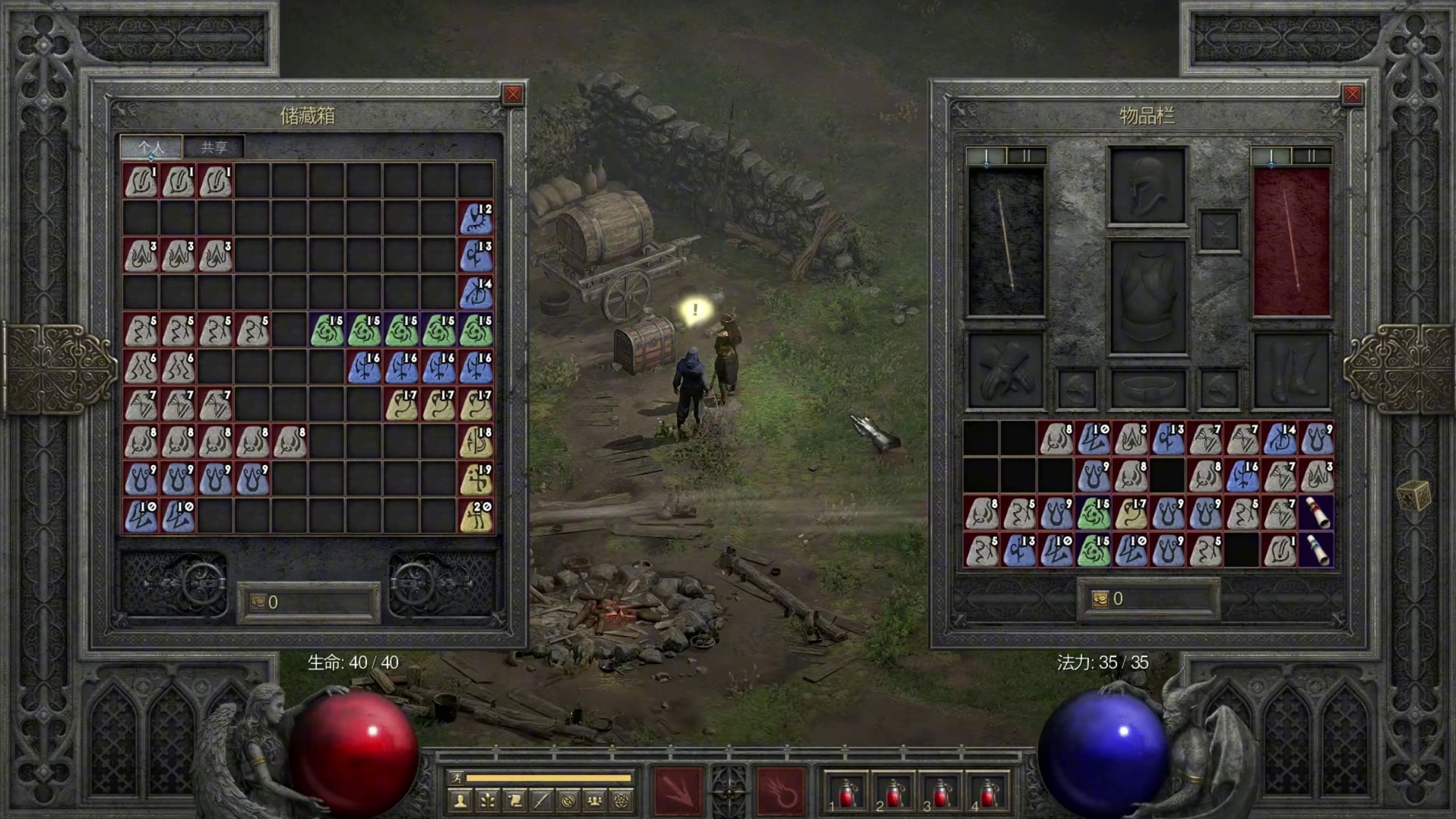Click the stash gold withdraw button
The image size is (1456, 819).
pyautogui.click(x=258, y=602)
